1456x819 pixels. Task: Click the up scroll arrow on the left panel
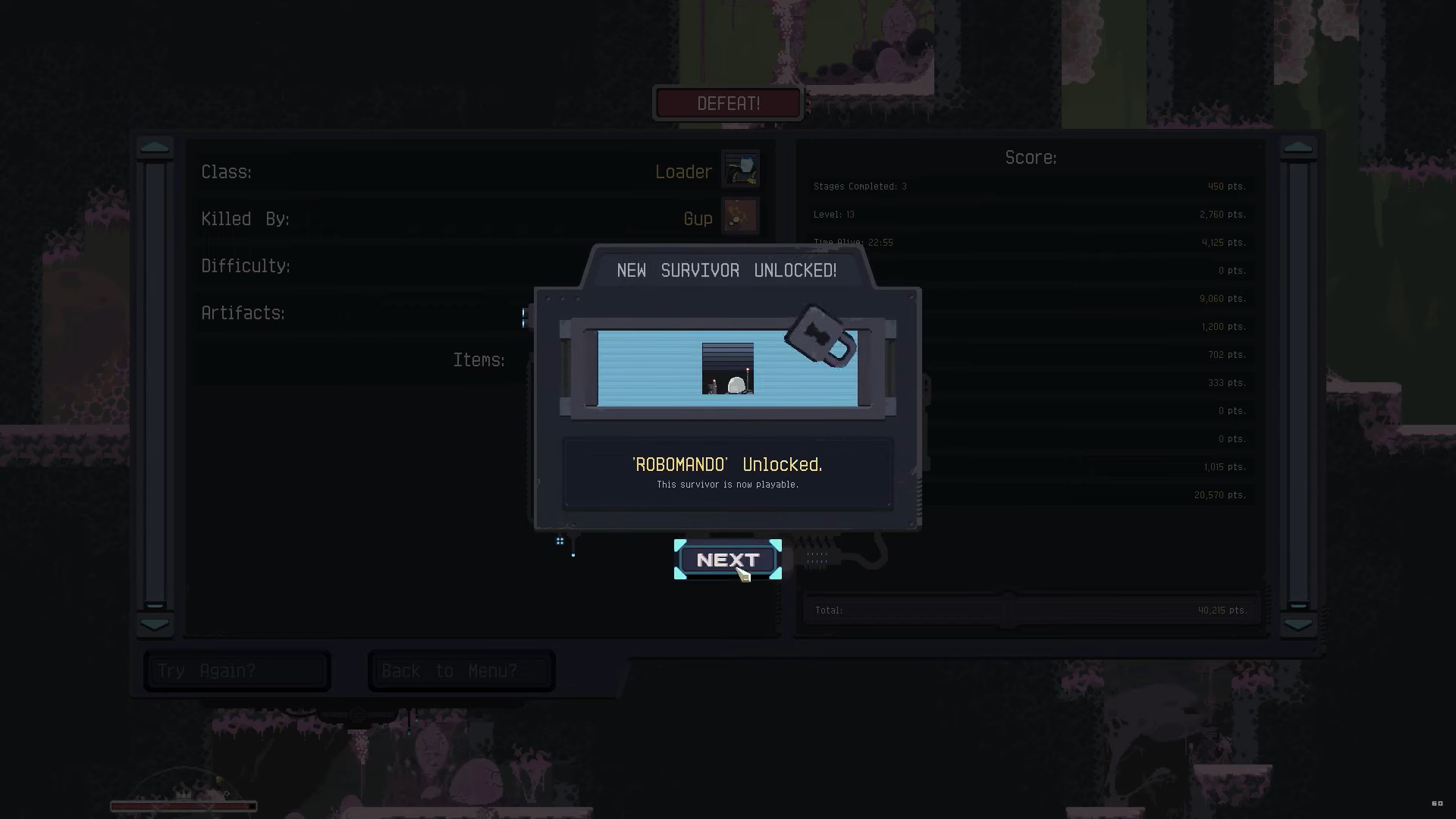coord(155,147)
